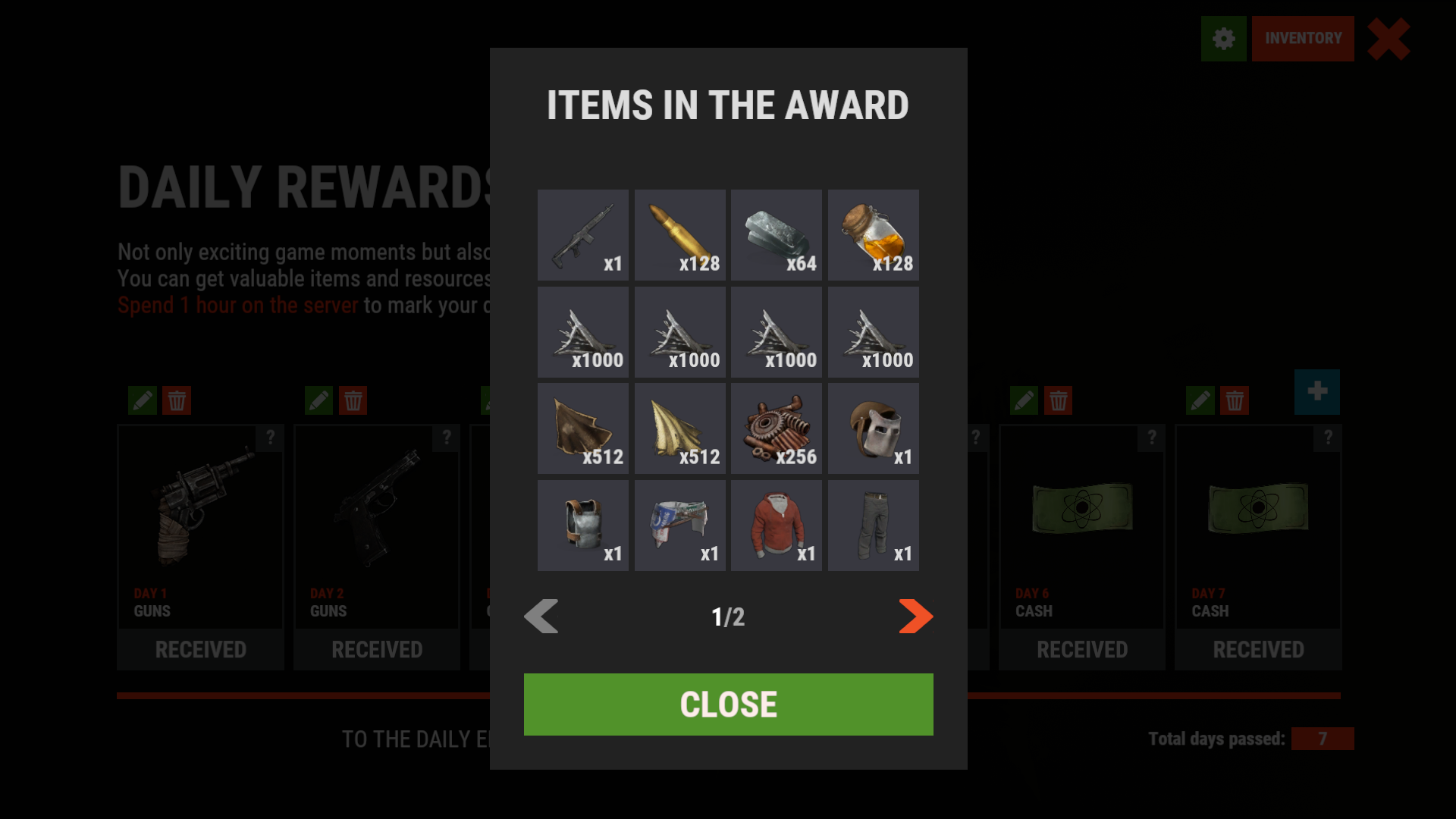Delete Day 2 reward with the trash icon
The height and width of the screenshot is (819, 1456).
354,400
